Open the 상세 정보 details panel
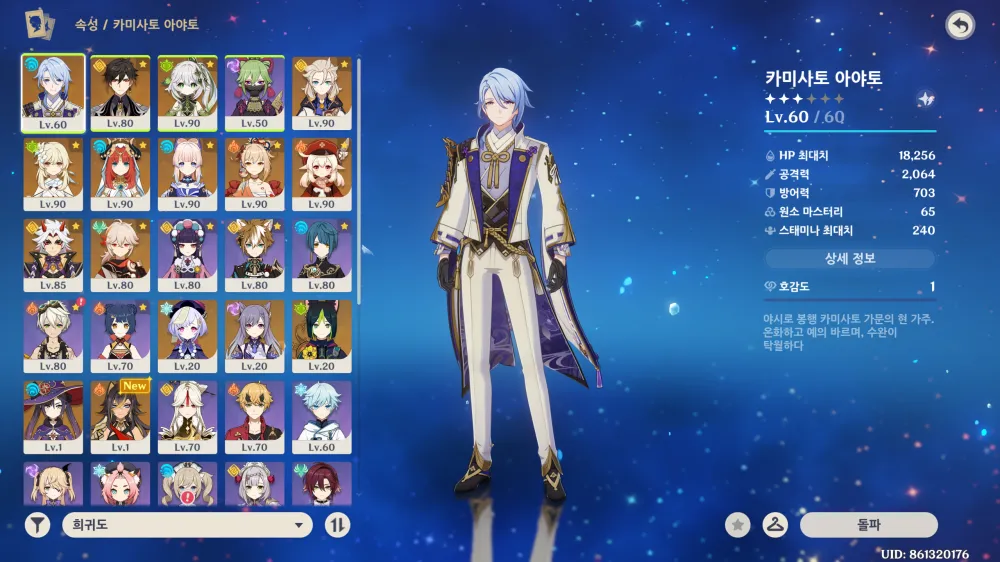Viewport: 1000px width, 562px height. [850, 259]
